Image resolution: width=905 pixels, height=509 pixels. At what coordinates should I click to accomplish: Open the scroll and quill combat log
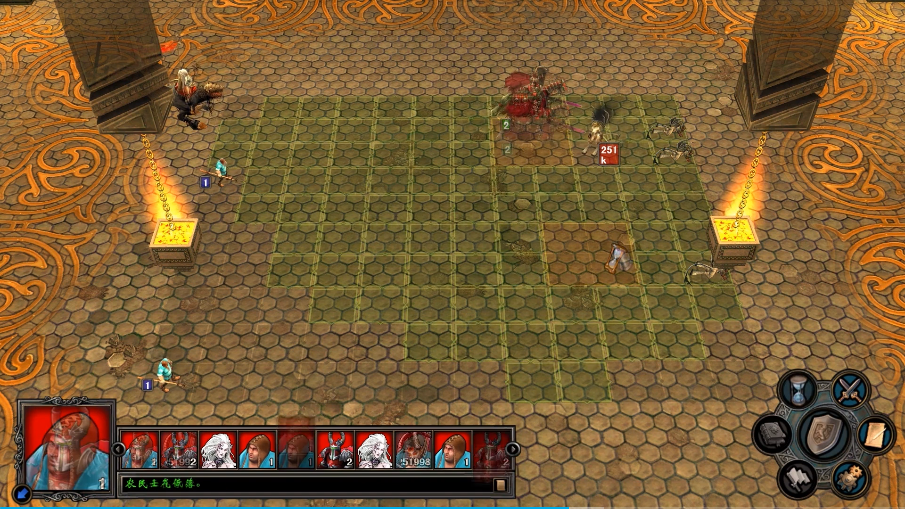874,434
